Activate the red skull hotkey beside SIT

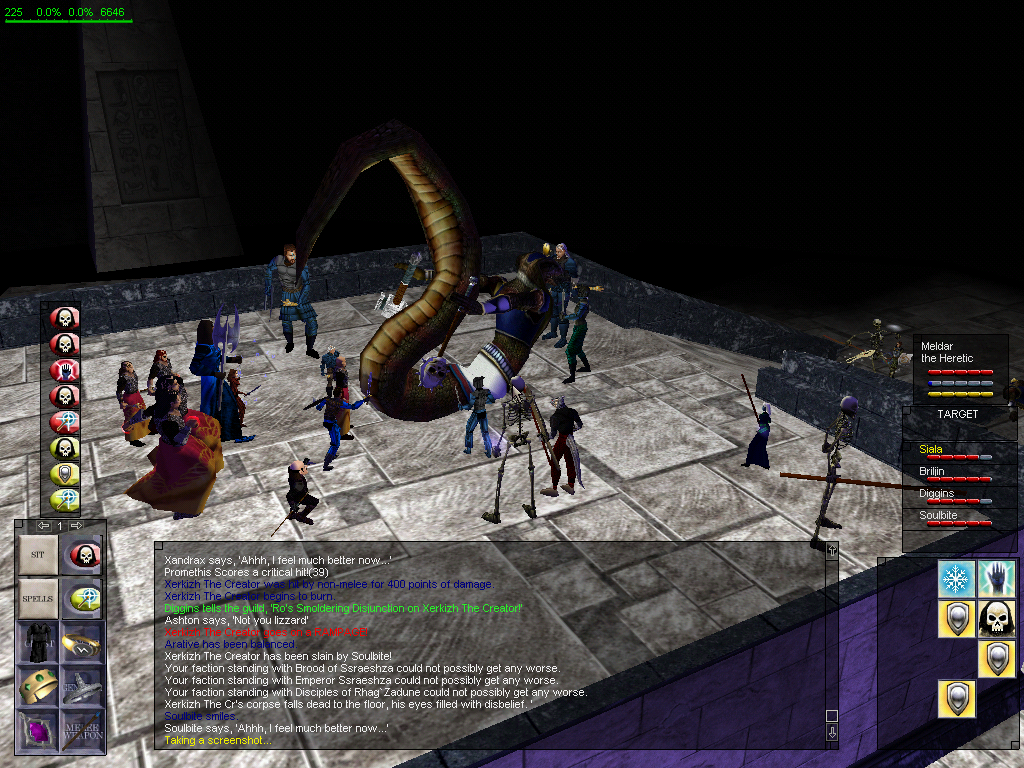[x=81, y=555]
